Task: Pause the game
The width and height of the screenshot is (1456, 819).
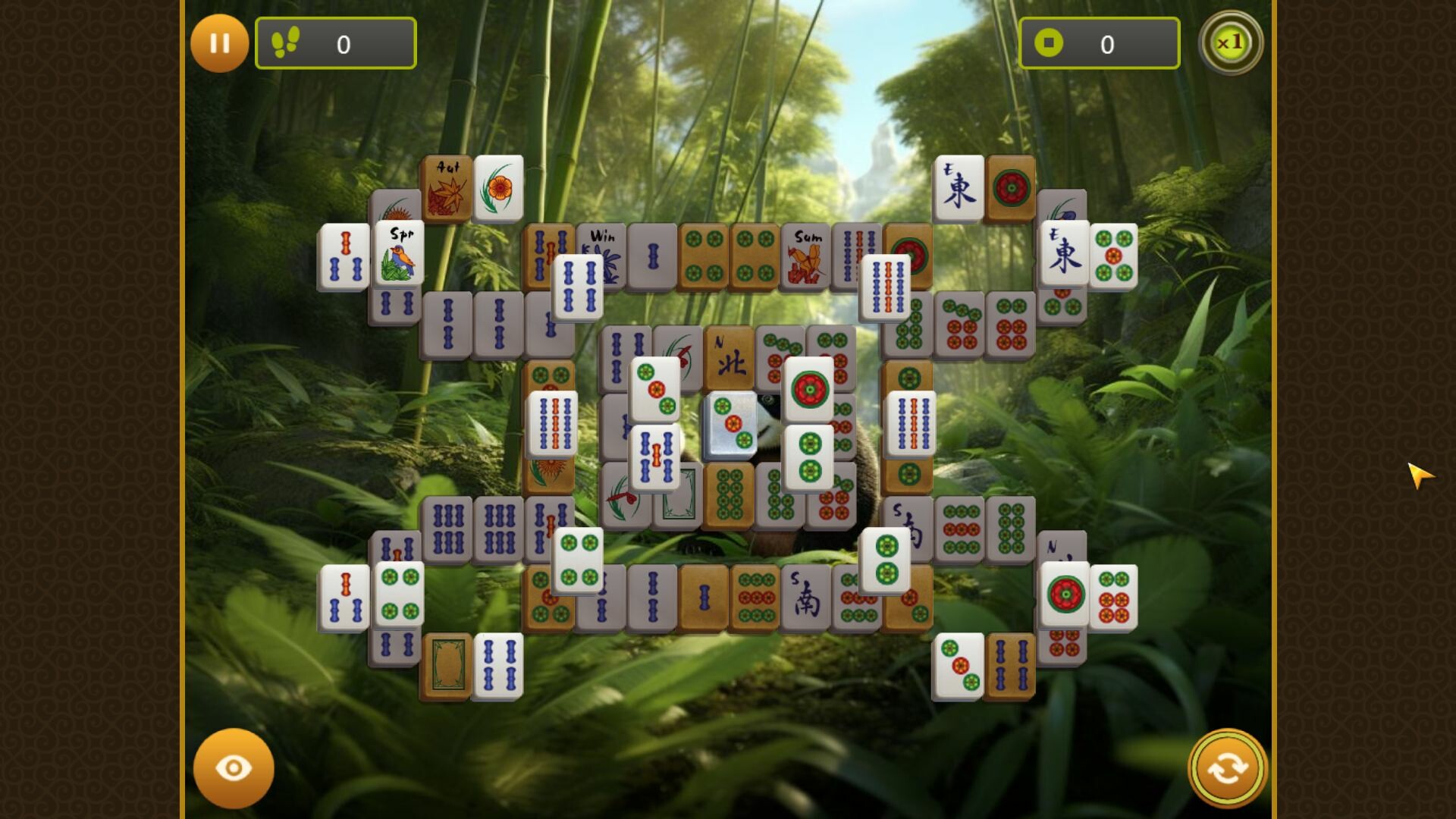Action: pyautogui.click(x=220, y=43)
